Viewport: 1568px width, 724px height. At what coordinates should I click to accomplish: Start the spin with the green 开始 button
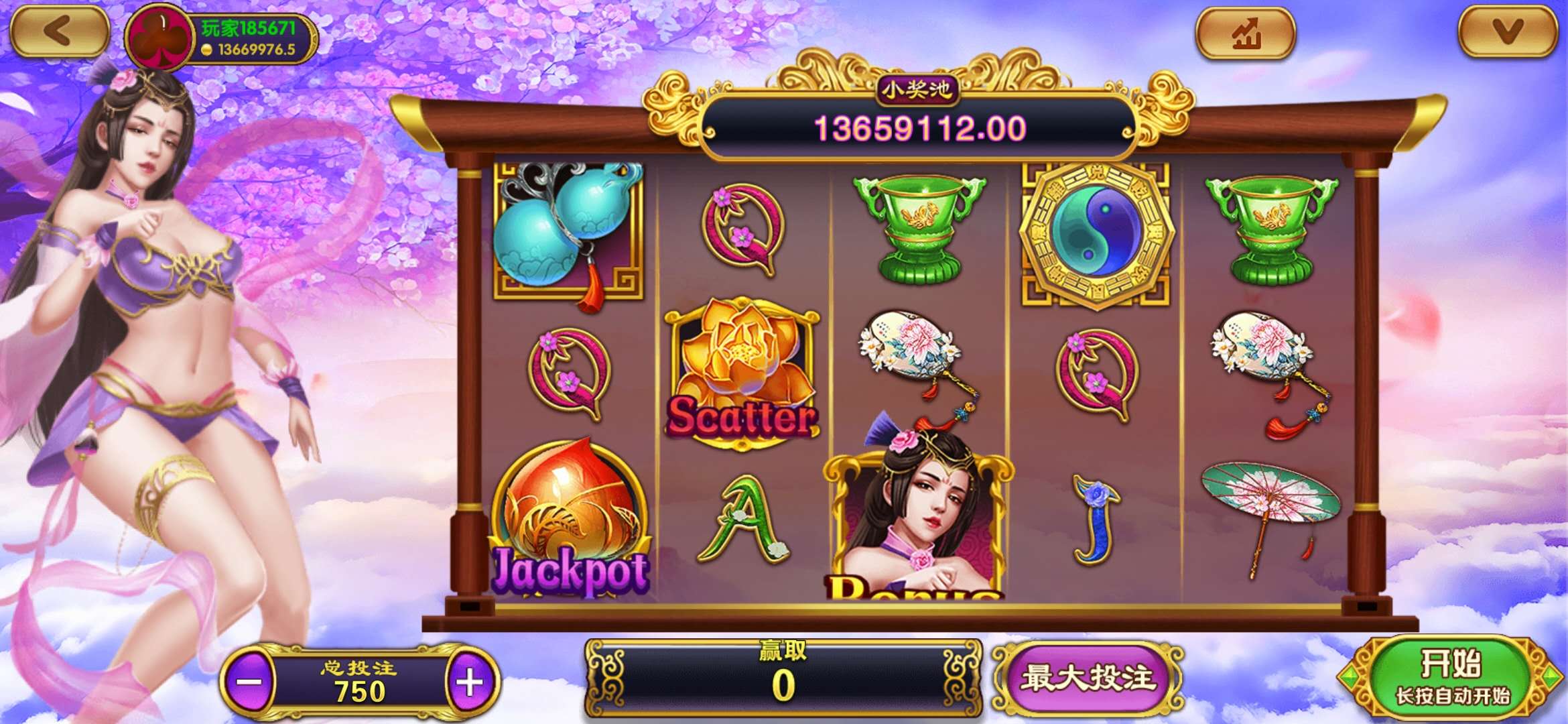(x=1451, y=677)
